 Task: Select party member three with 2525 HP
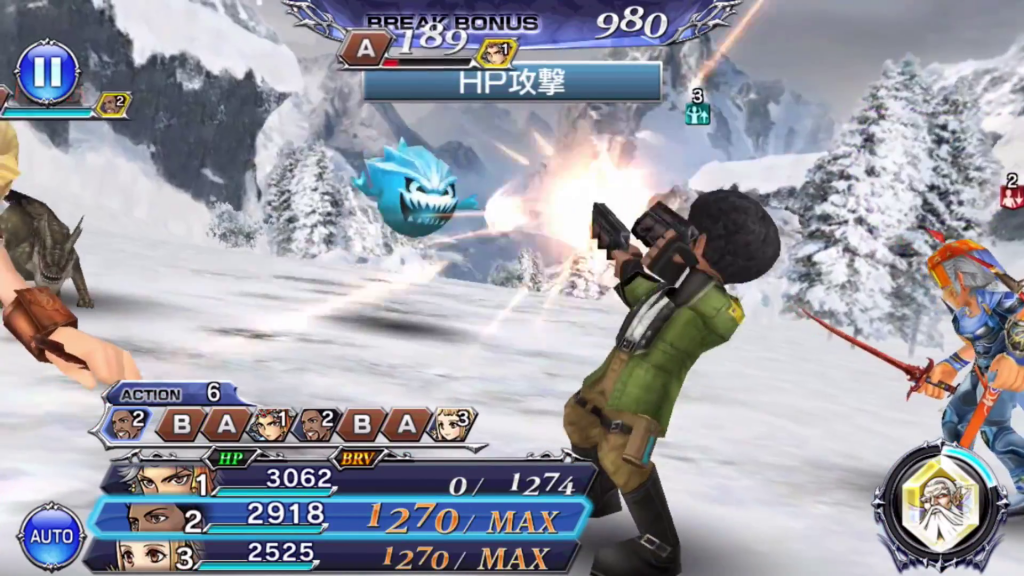pos(340,555)
